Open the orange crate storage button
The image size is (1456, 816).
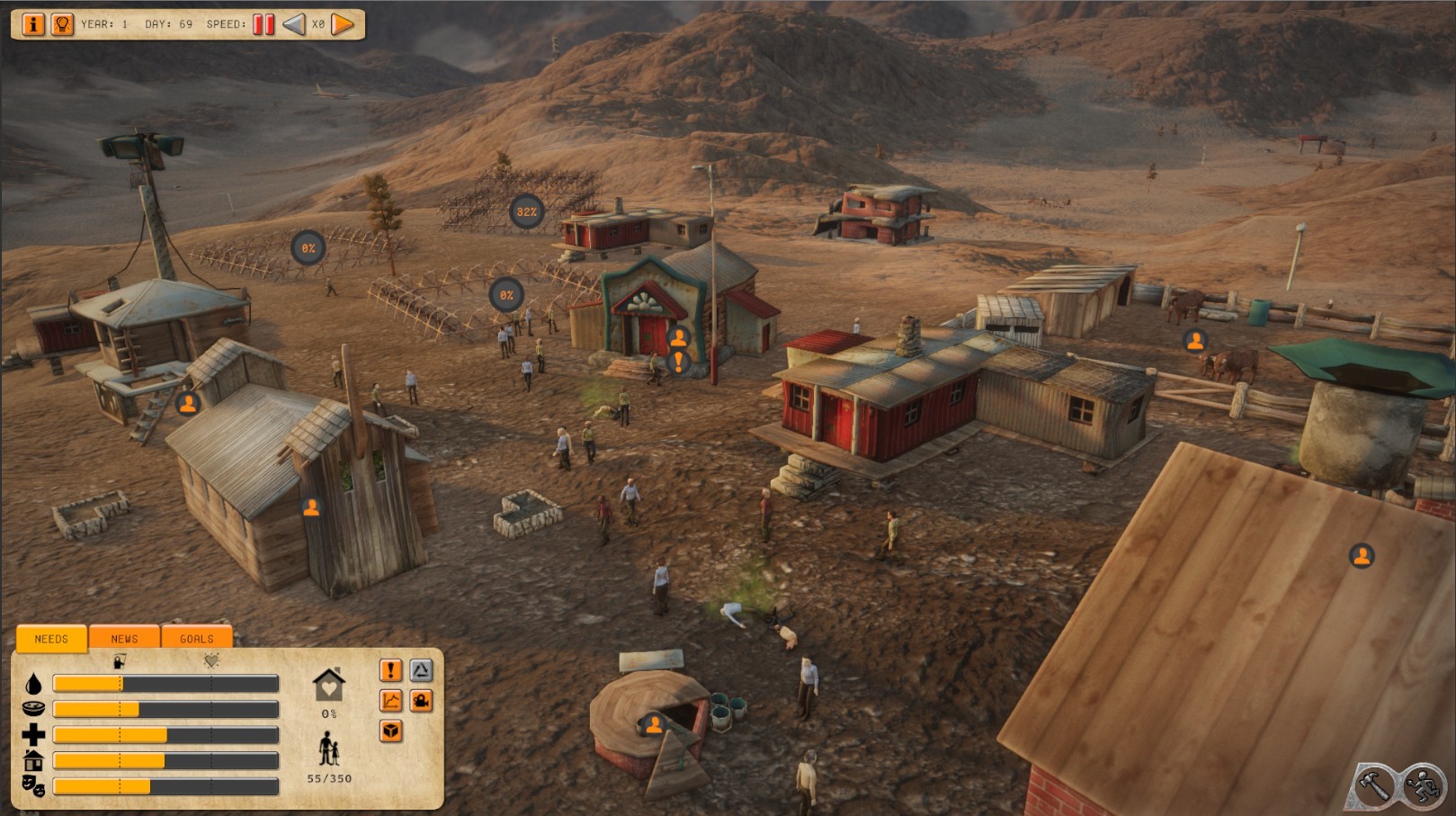390,731
